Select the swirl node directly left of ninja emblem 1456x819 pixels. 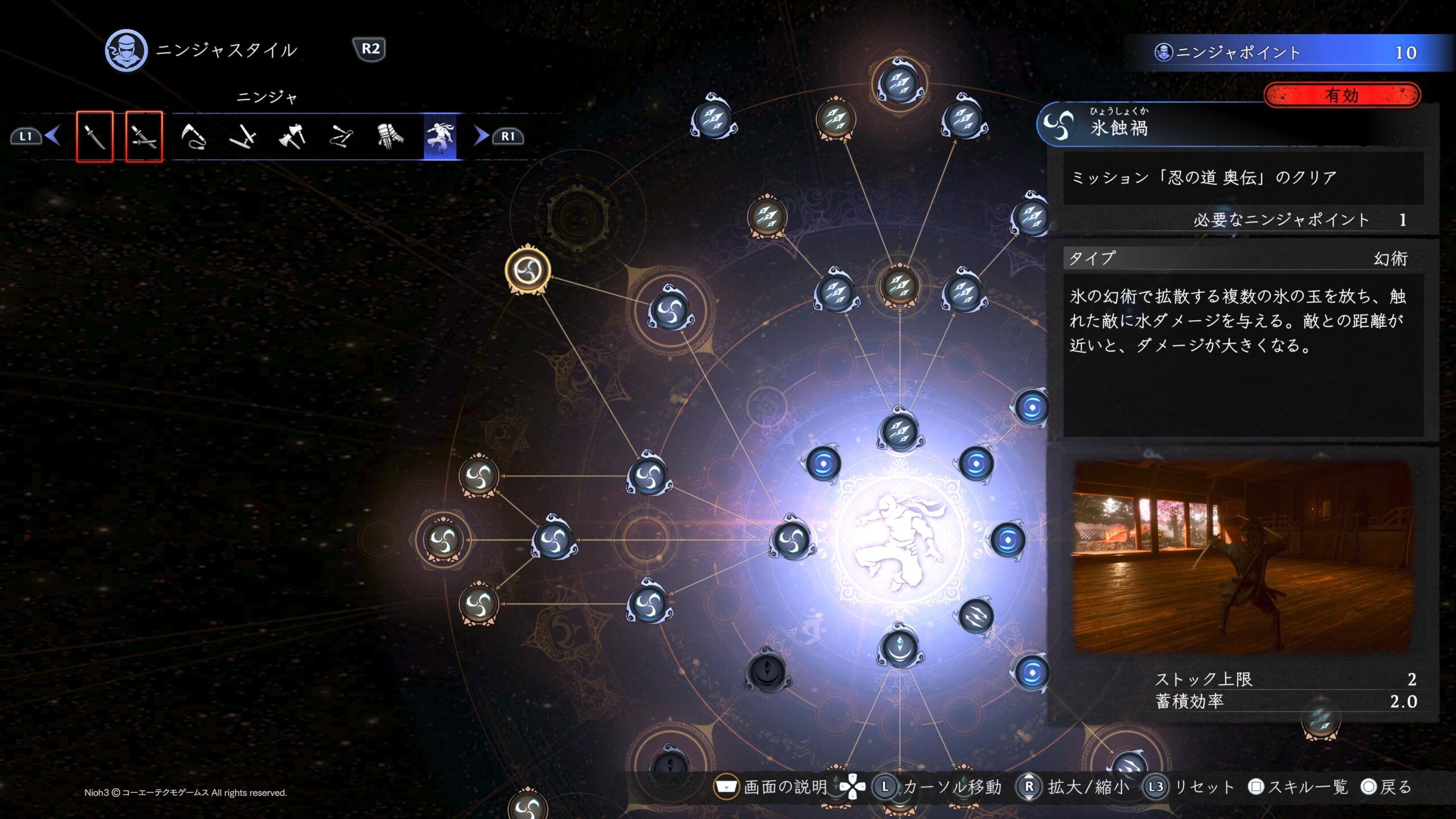pyautogui.click(x=791, y=539)
